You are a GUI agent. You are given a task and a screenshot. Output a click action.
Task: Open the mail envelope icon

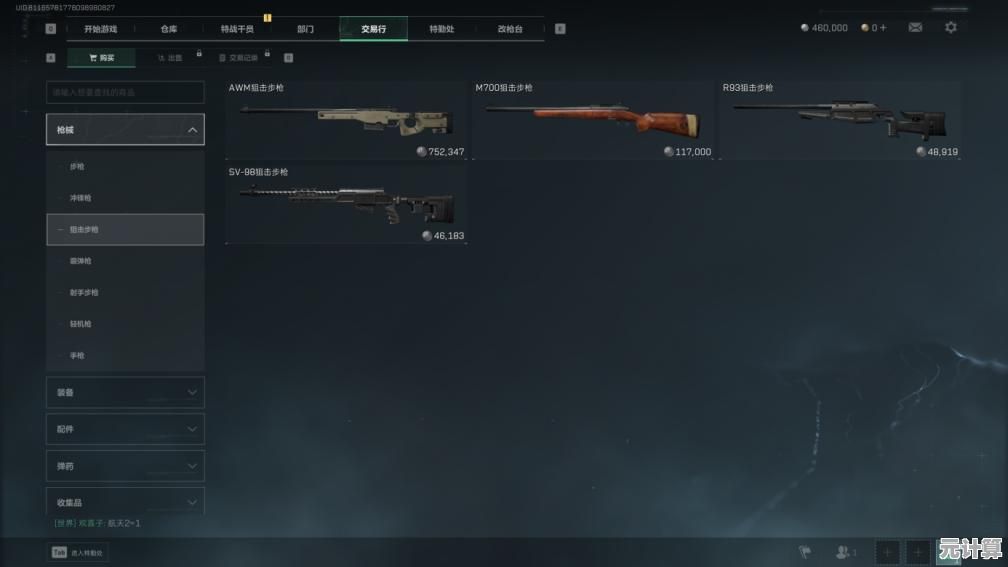pos(915,28)
